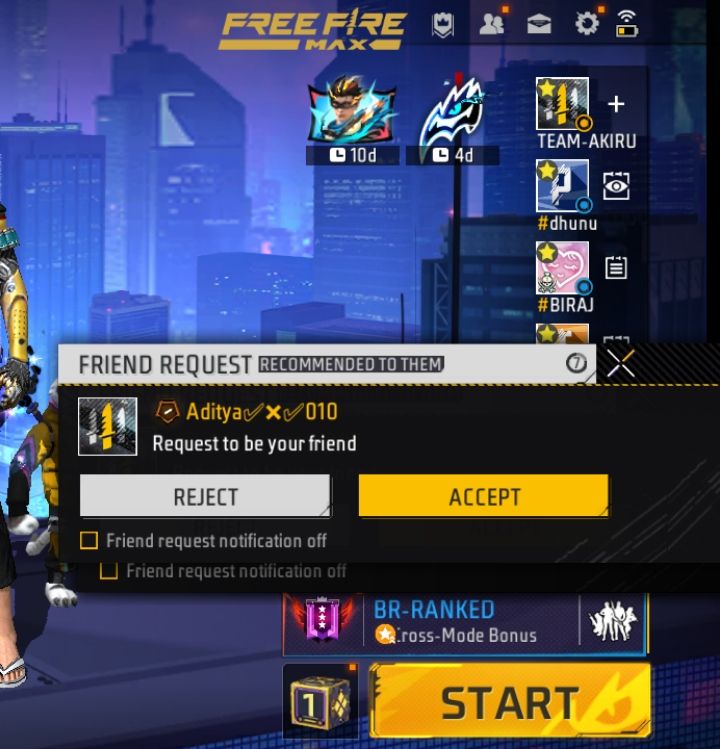Open Aditya's profile avatar in the request

pyautogui.click(x=107, y=426)
